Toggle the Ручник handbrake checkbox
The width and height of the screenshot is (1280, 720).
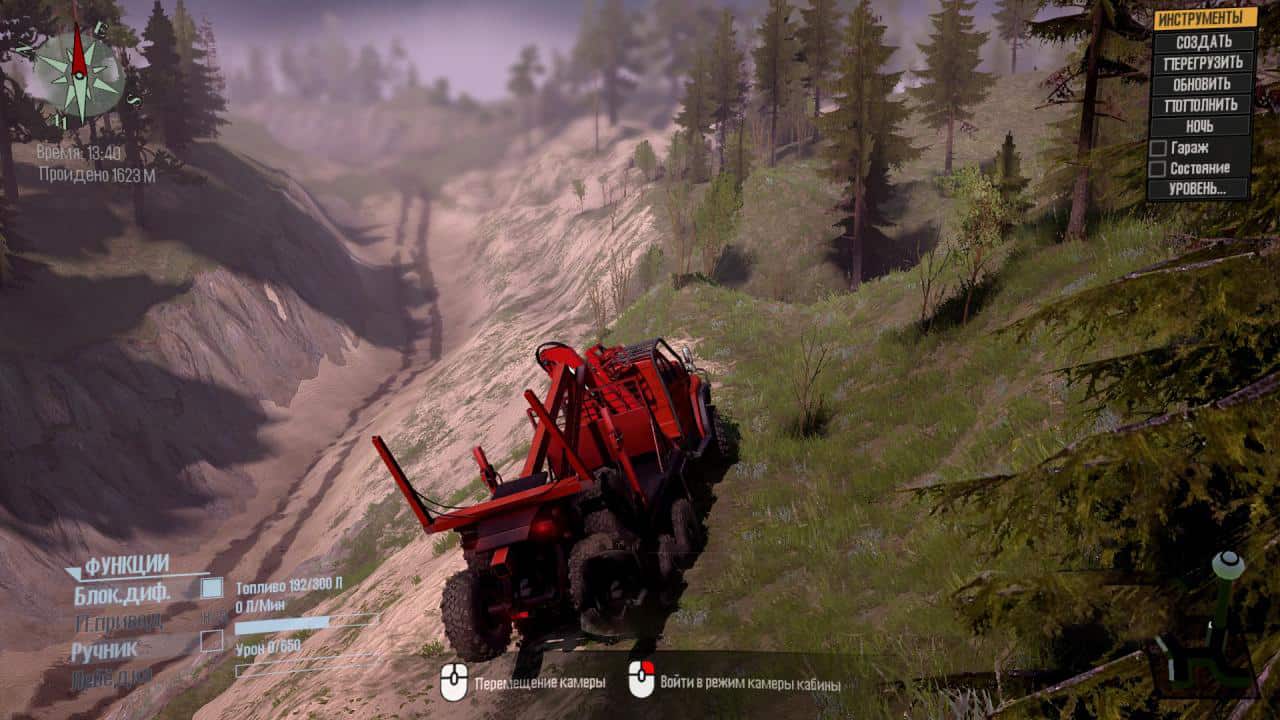pos(212,641)
